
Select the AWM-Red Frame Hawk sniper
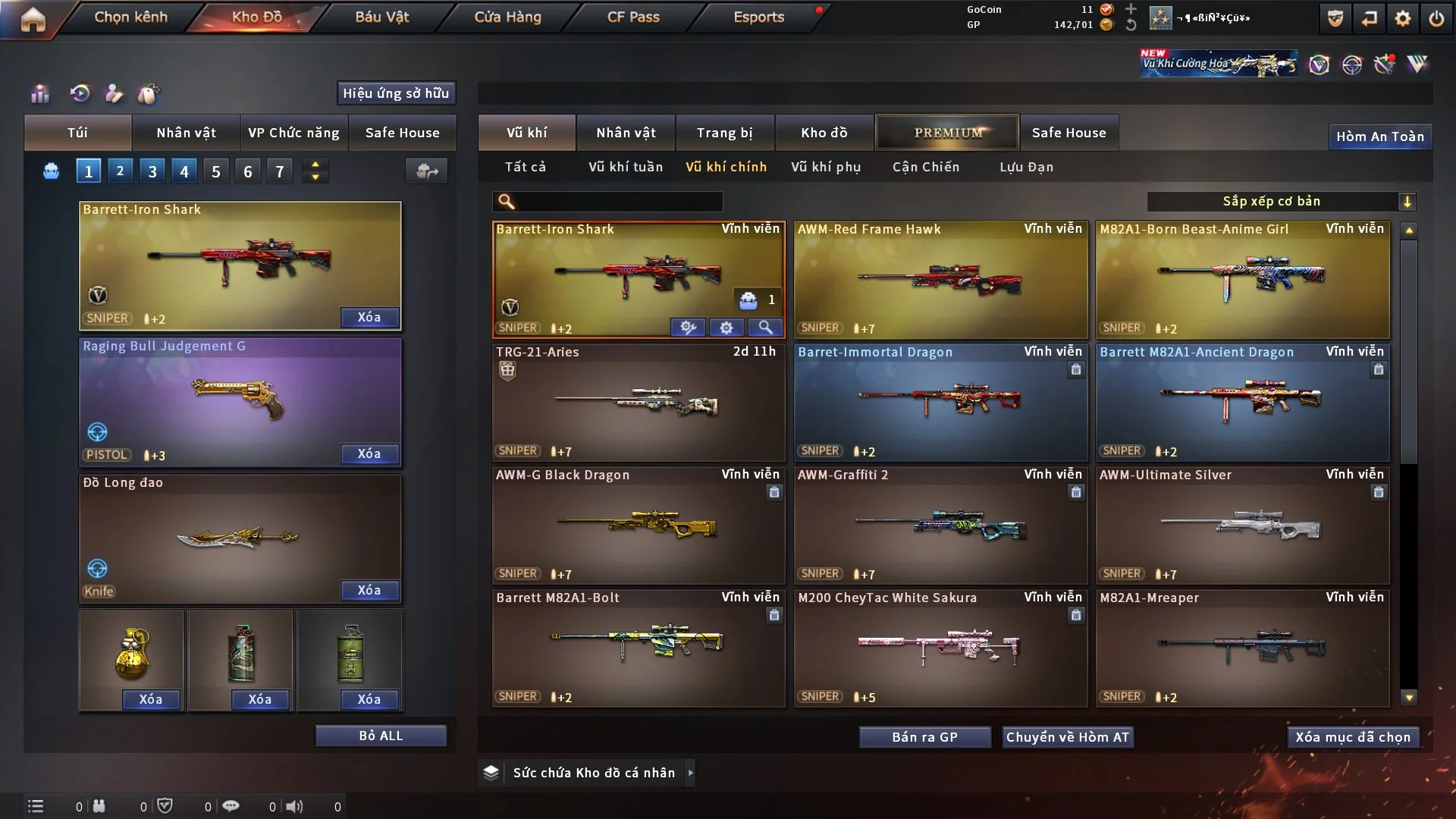tap(940, 279)
